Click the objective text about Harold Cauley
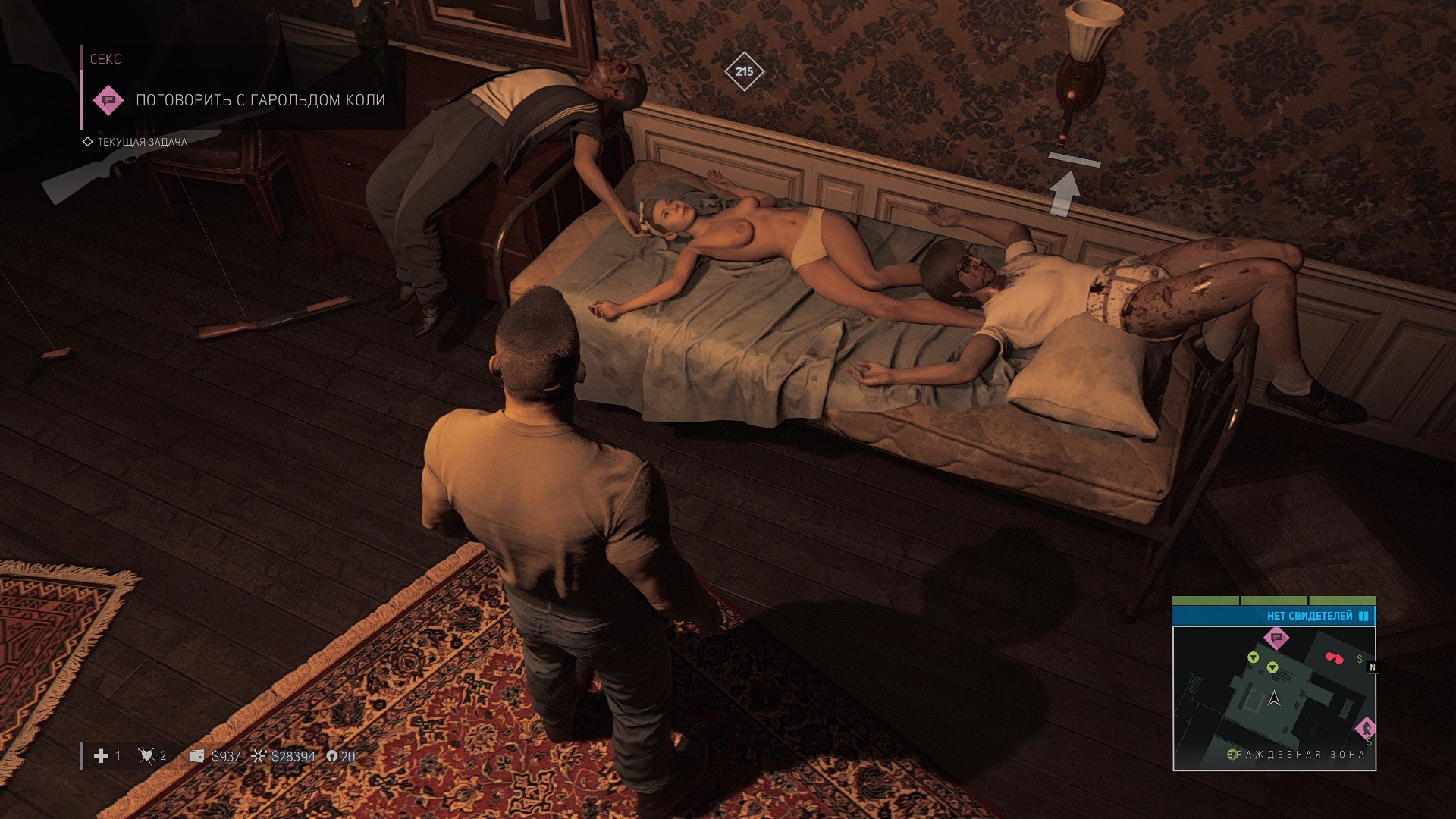The image size is (1456, 819). pyautogui.click(x=260, y=100)
